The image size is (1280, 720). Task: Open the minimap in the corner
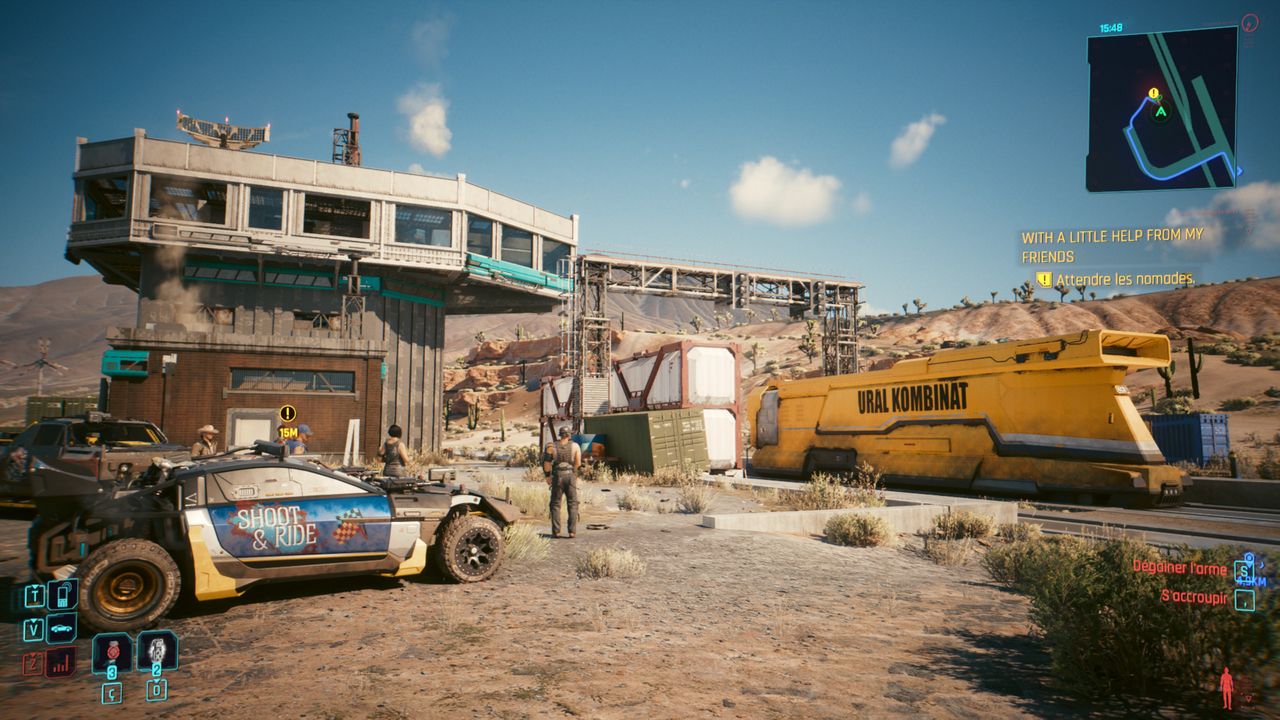click(x=1161, y=108)
